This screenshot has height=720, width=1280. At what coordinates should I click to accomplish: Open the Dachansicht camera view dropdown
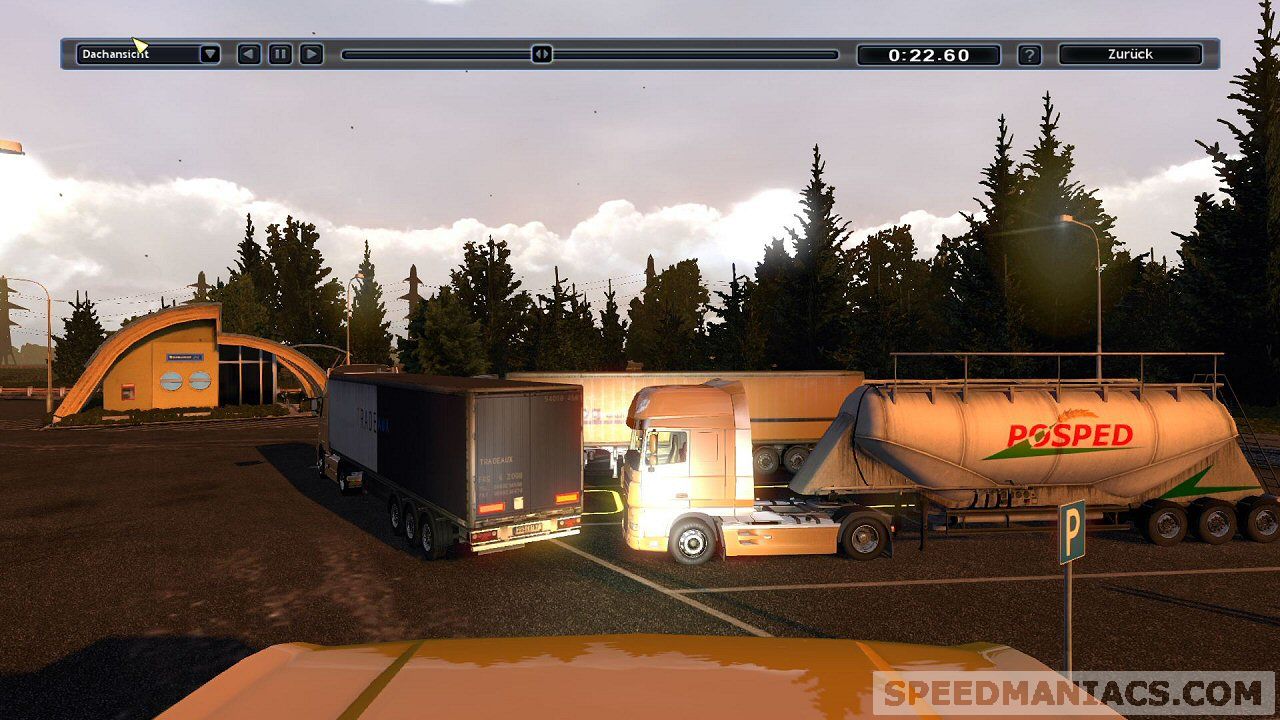[209, 54]
